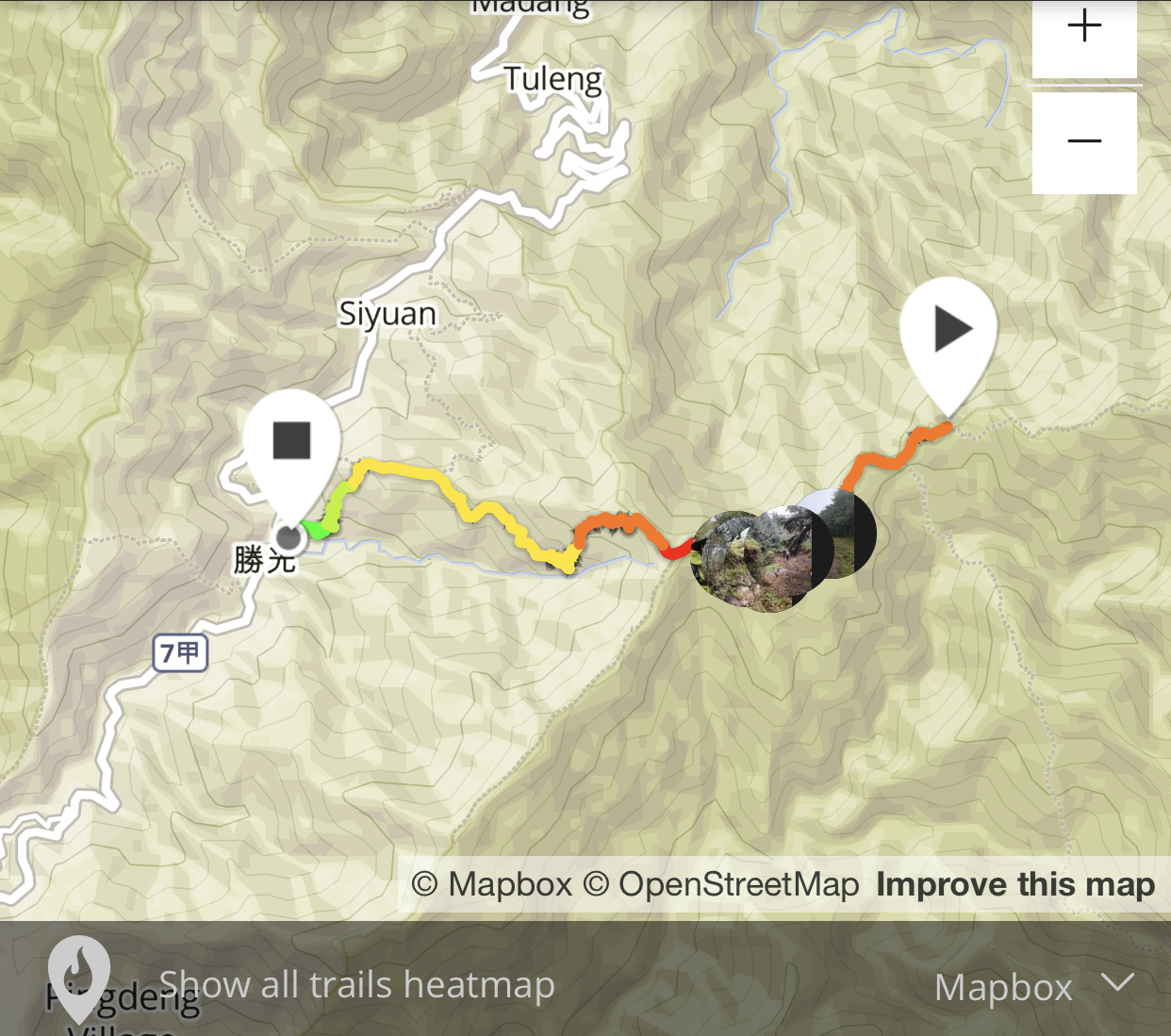Viewport: 1171px width, 1036px height.
Task: Zoom out with the minus button
Action: click(x=1084, y=142)
